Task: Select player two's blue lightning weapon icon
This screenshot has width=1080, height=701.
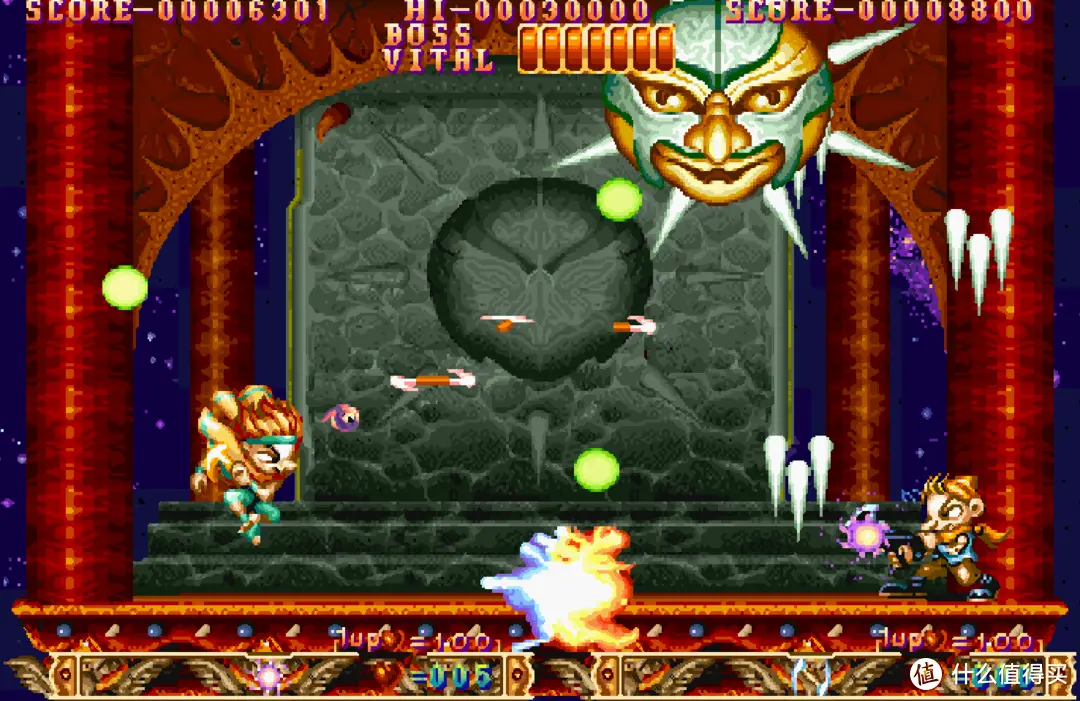Action: [812, 676]
